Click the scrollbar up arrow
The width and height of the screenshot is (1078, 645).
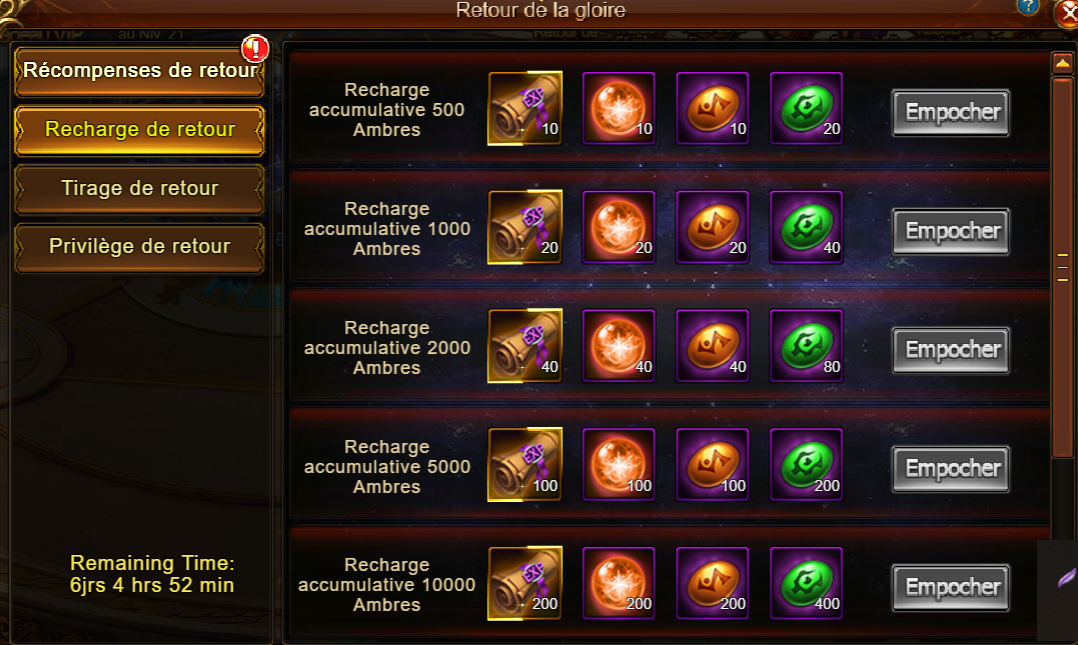pos(1062,63)
